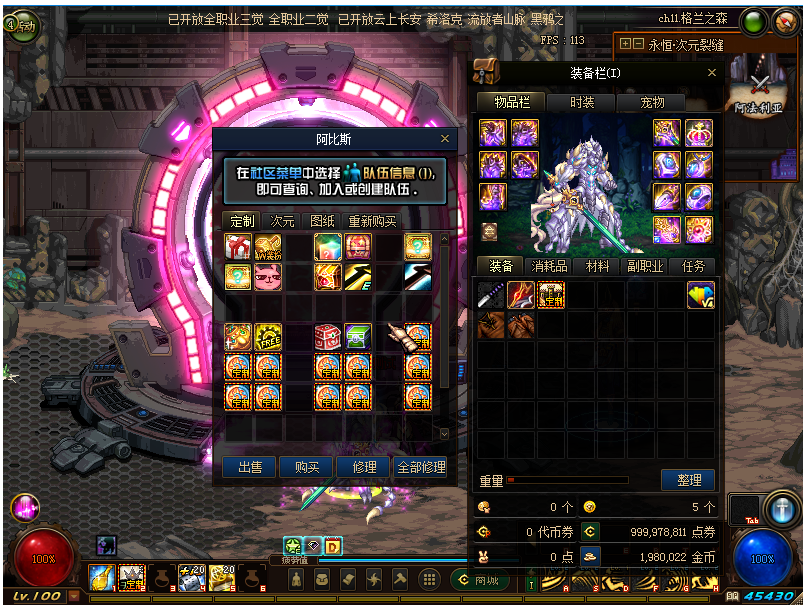This screenshot has height=607, width=806.
Task: Close the 装备栏 inventory panel
Action: tap(712, 73)
